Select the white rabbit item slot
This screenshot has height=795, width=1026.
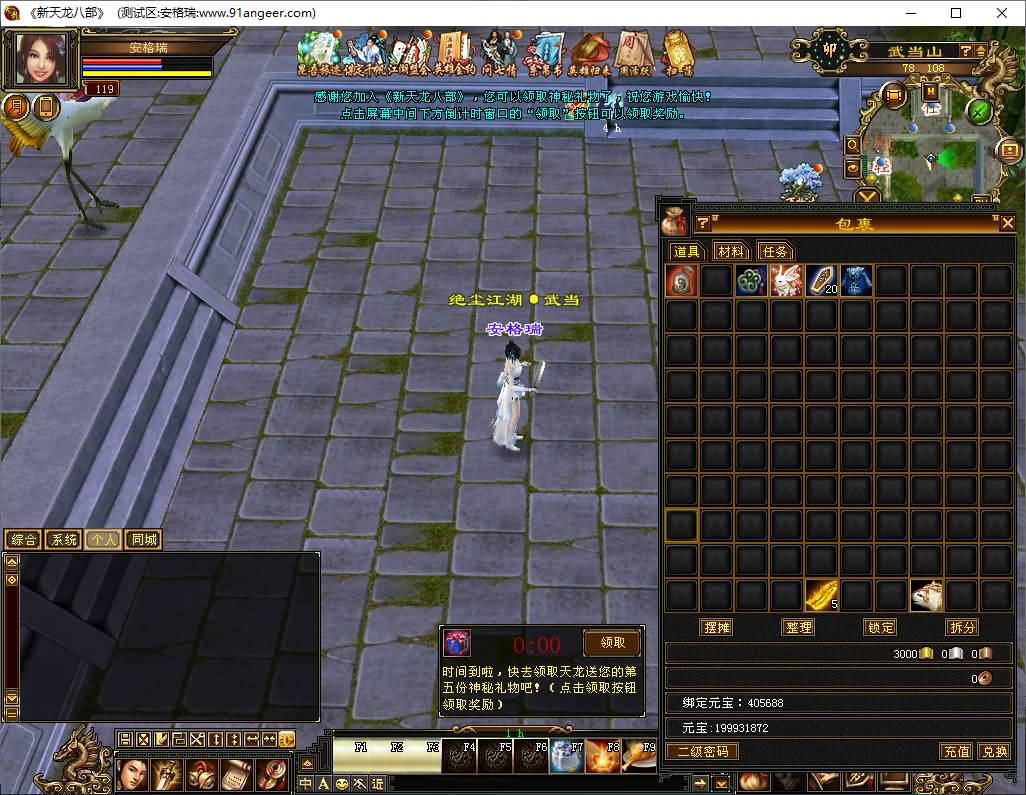click(786, 281)
